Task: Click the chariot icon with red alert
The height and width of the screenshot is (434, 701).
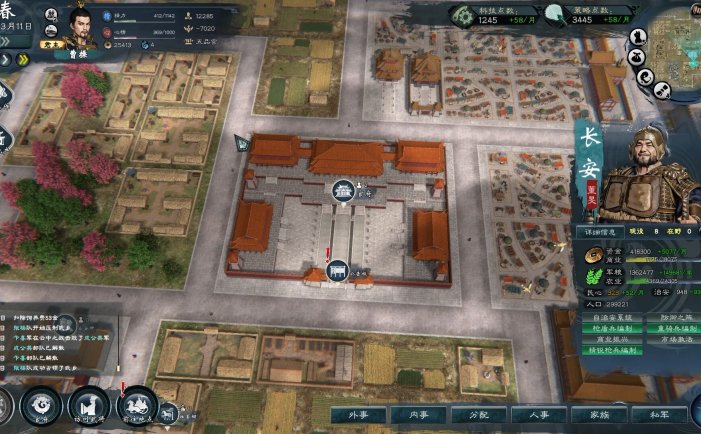Action: click(135, 406)
